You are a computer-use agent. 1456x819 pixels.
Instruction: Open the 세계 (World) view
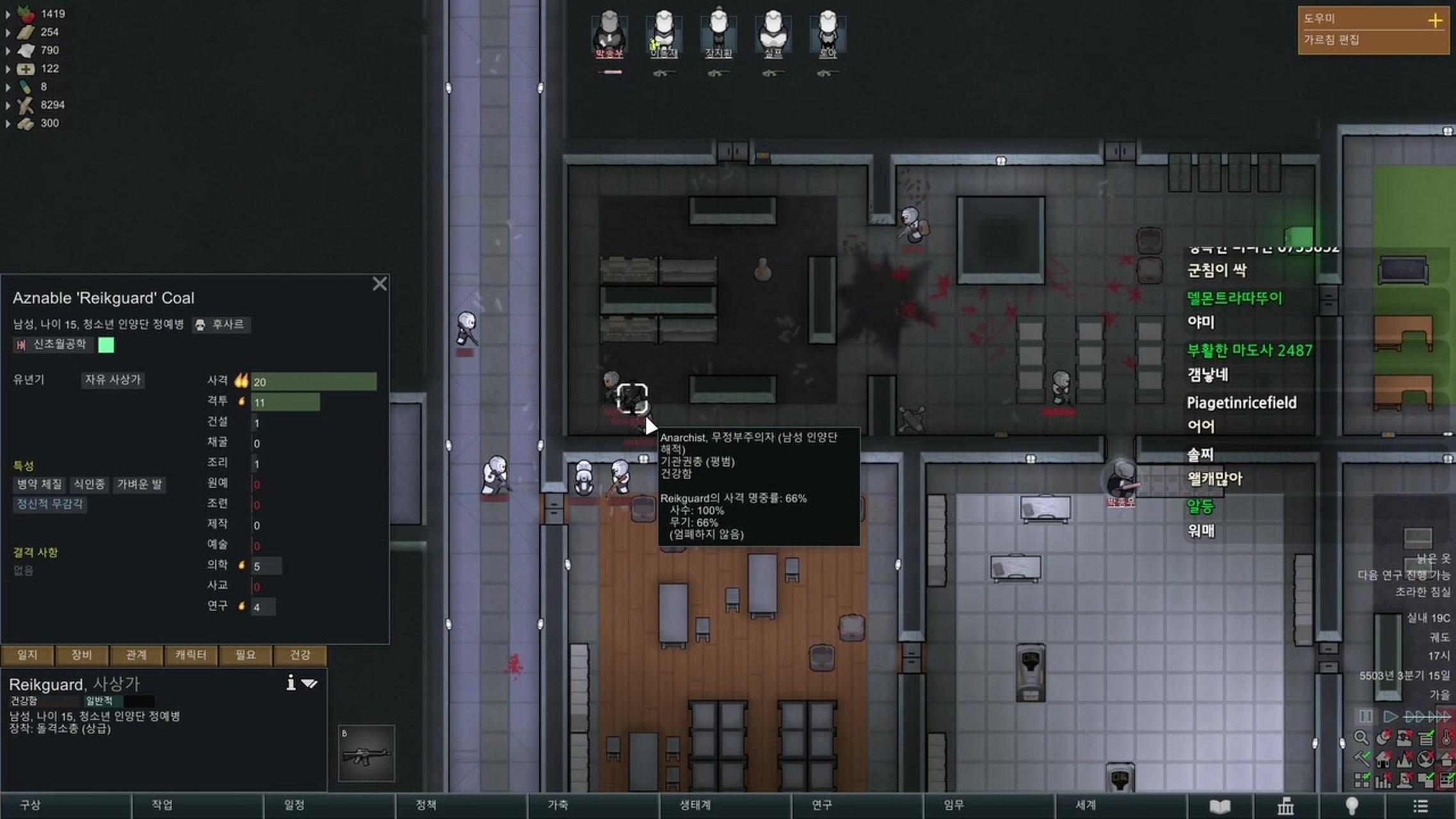tap(1086, 805)
